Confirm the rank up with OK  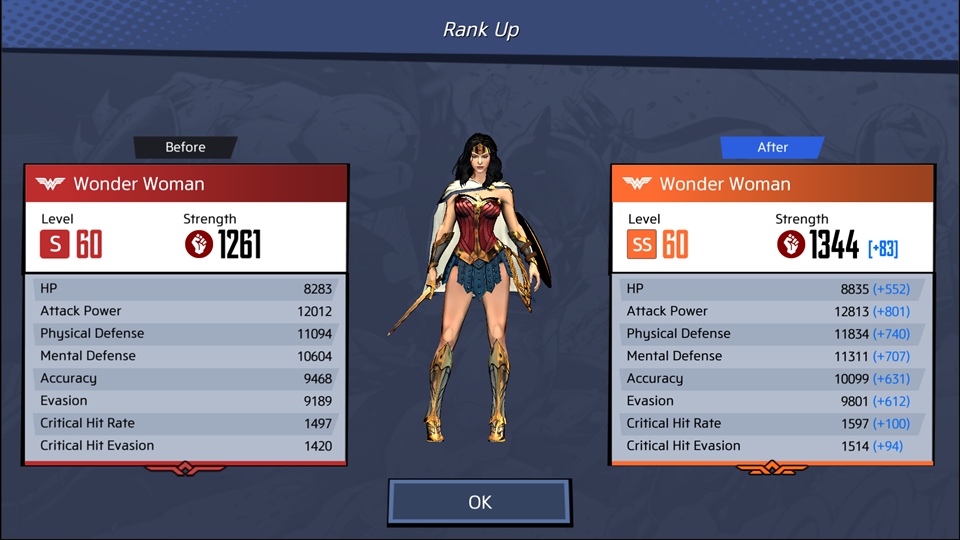point(480,502)
